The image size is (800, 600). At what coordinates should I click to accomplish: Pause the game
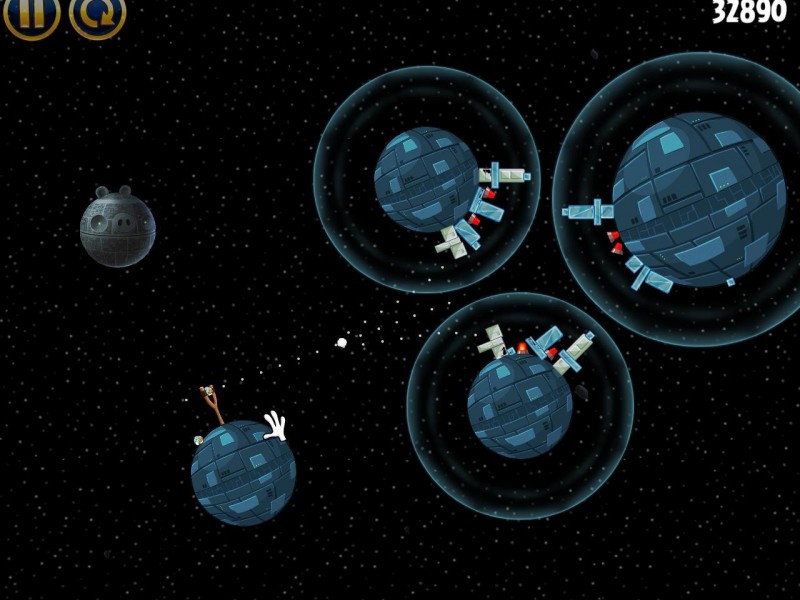(x=31, y=13)
